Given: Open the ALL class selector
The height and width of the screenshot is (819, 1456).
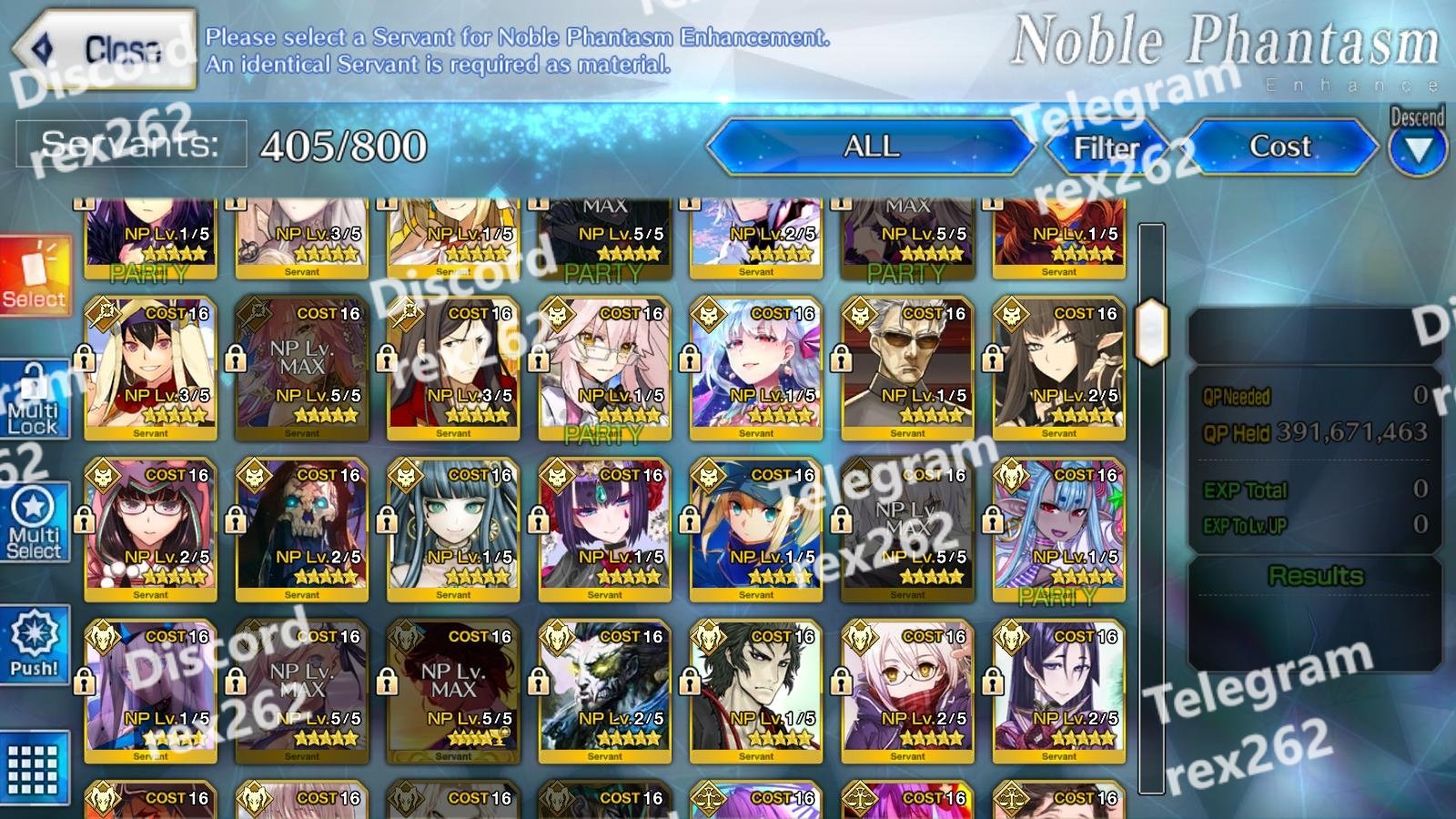Looking at the screenshot, I should click(x=871, y=147).
